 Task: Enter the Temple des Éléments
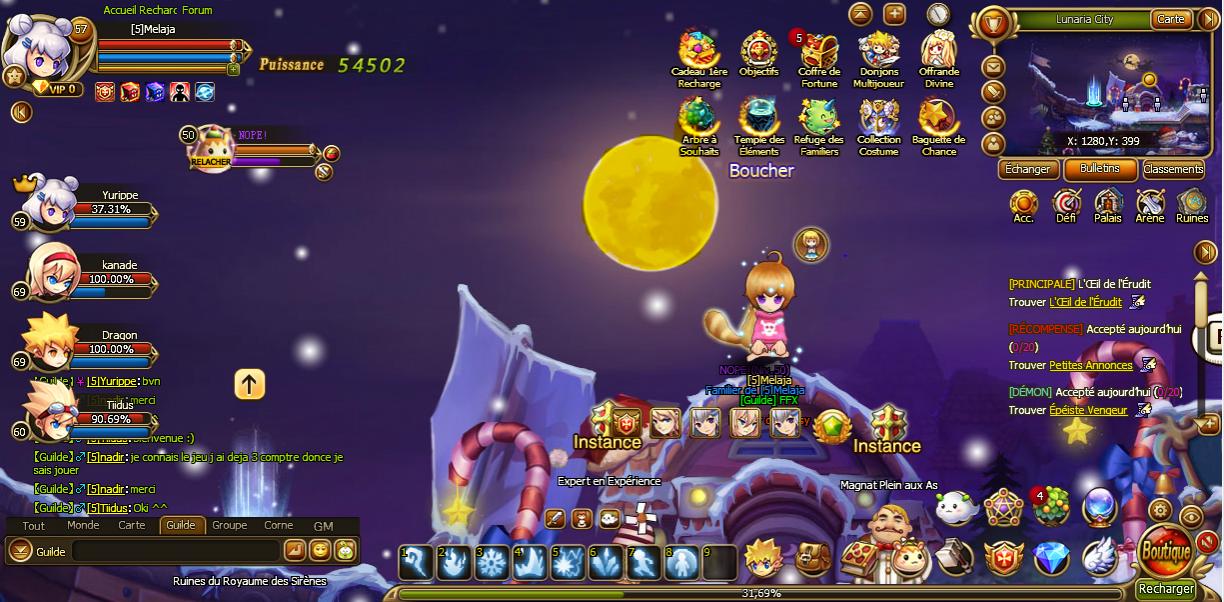coord(759,121)
